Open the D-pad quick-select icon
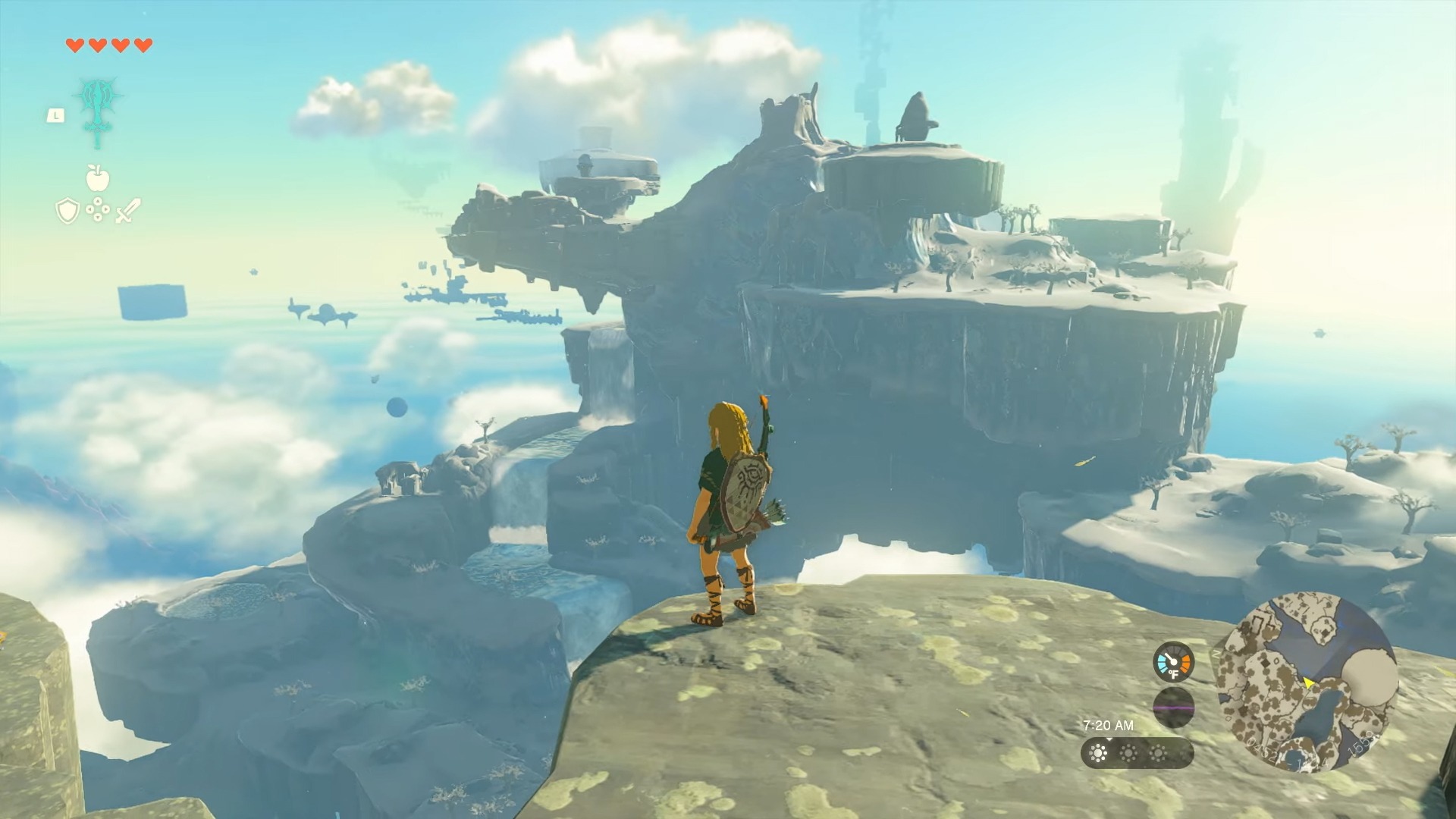 [98, 209]
